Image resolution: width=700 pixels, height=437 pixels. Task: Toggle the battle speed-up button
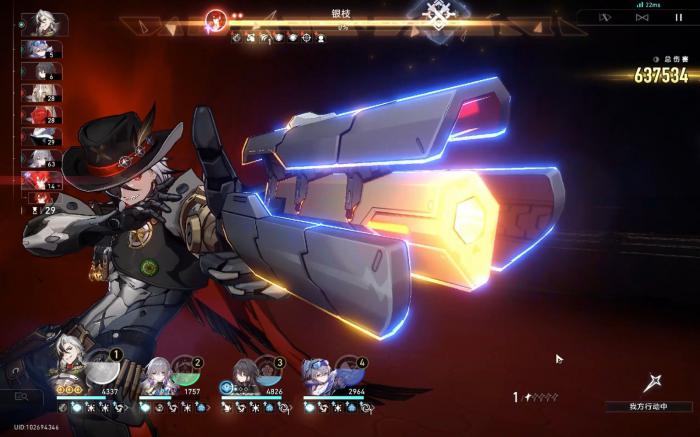point(642,17)
